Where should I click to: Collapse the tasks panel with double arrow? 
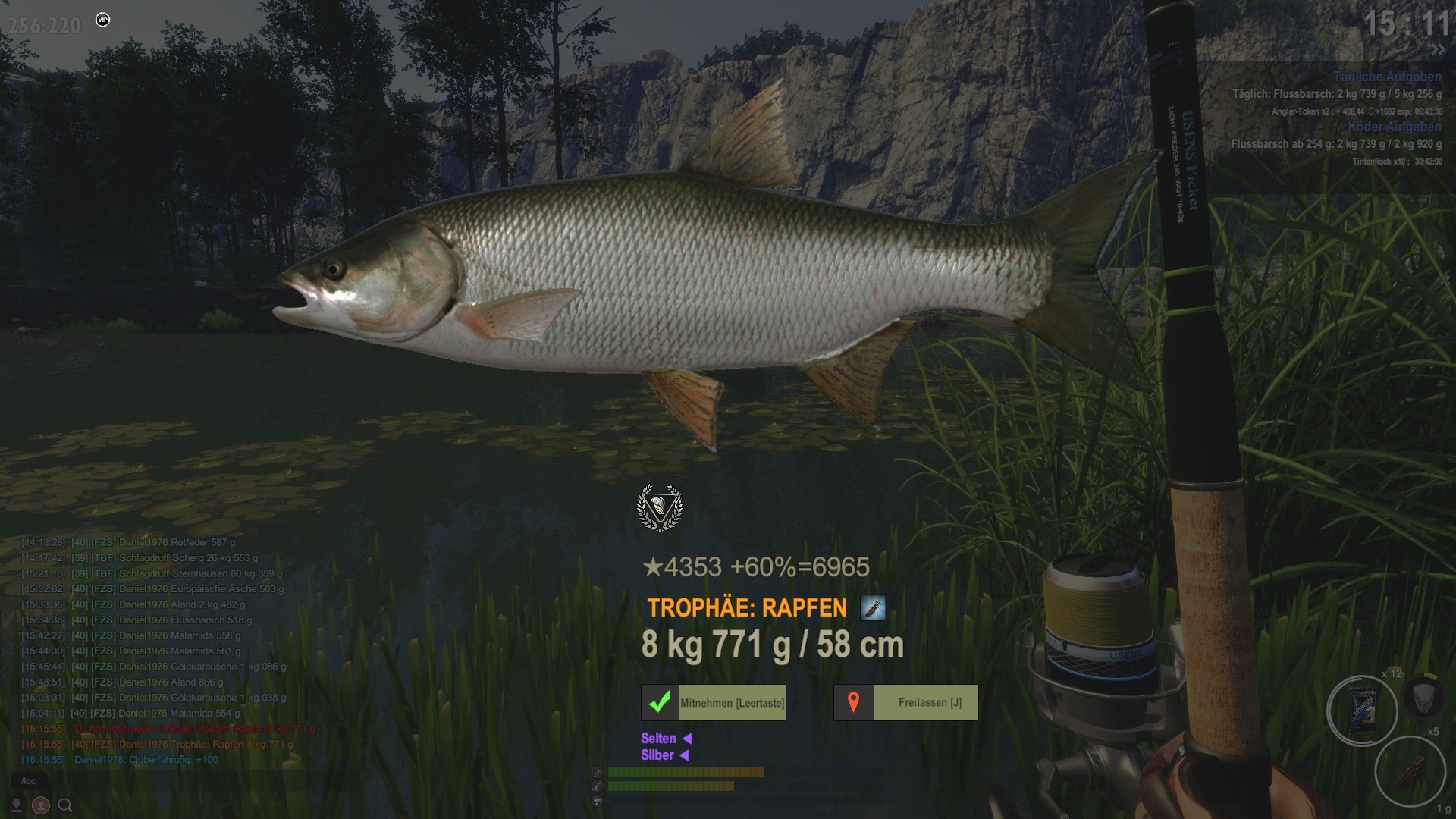(1437, 50)
